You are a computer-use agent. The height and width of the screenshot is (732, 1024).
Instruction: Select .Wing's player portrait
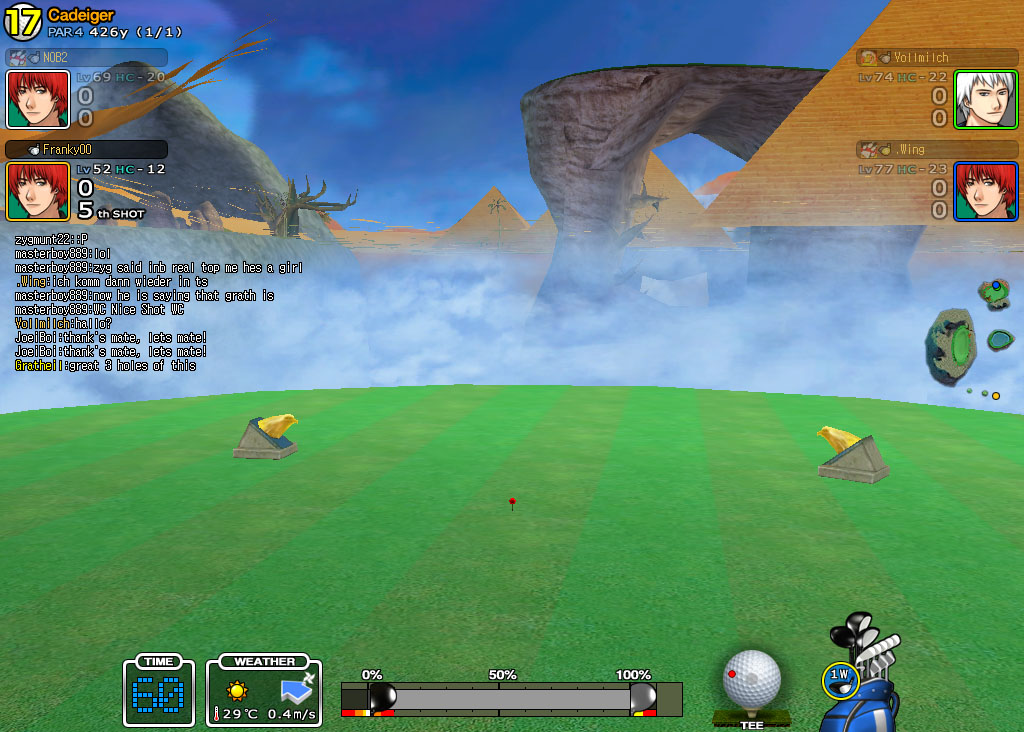pos(985,191)
